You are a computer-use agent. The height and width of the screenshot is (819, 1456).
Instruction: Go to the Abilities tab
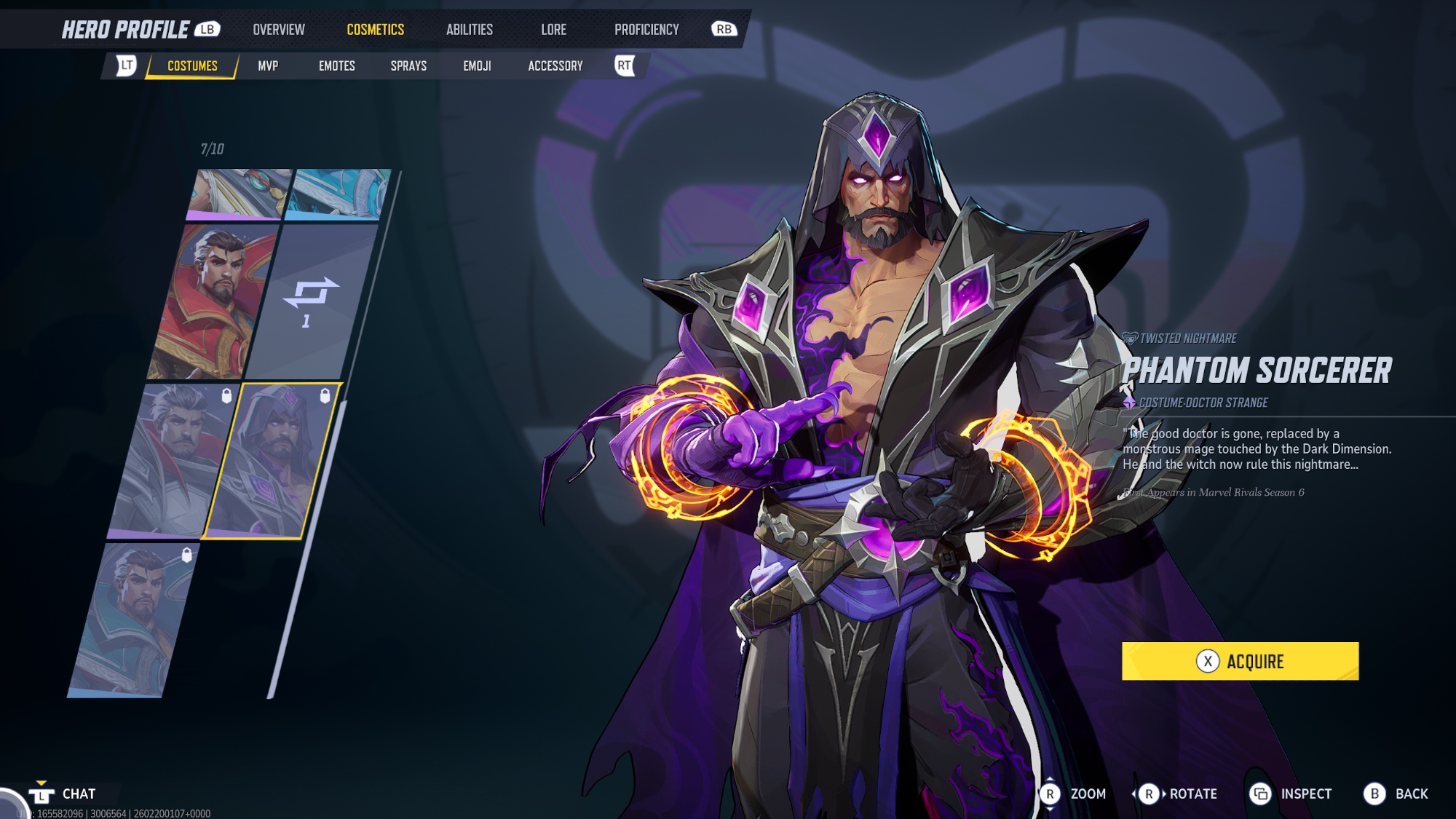(x=470, y=30)
